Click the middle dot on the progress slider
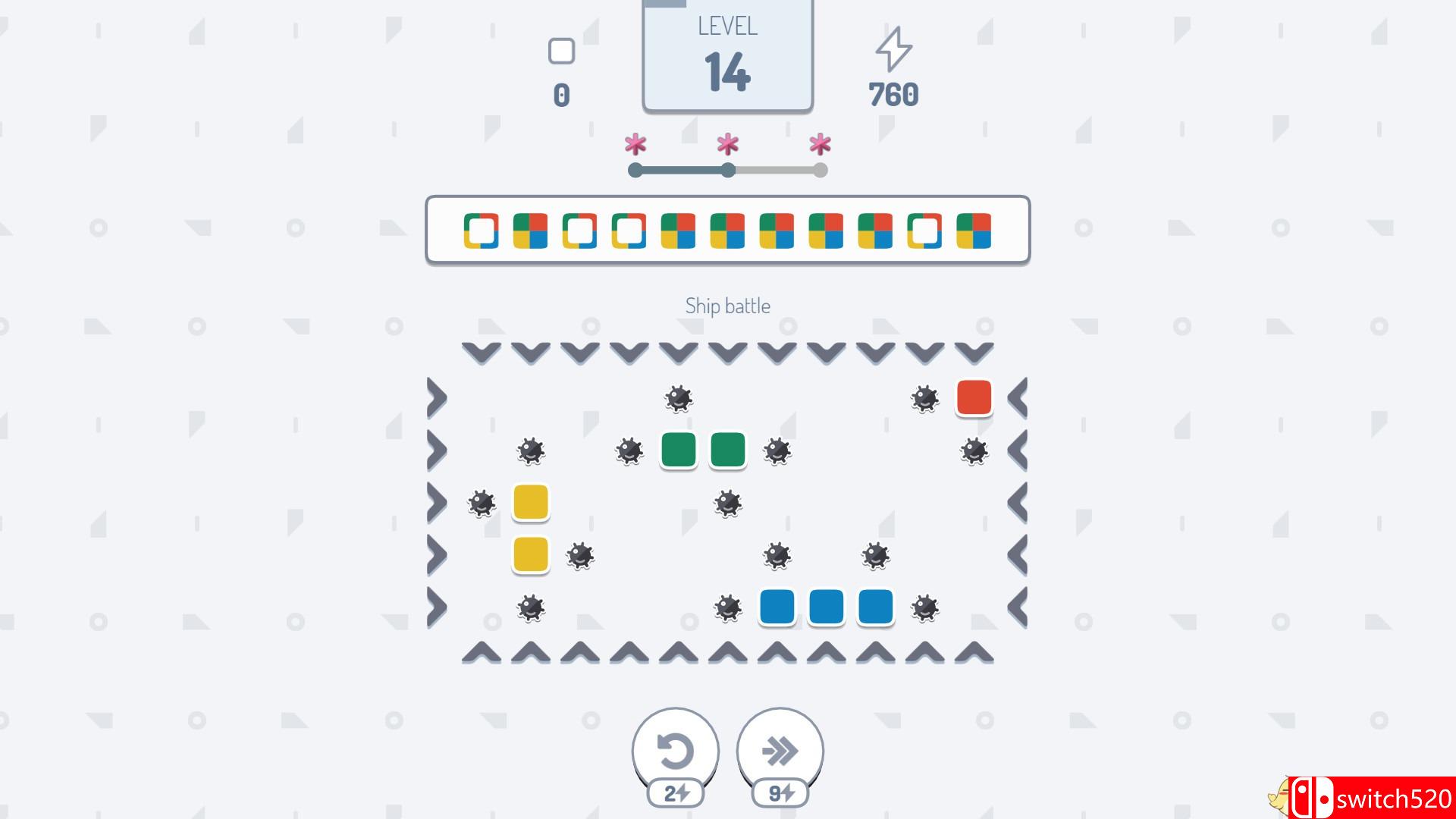Image resolution: width=1456 pixels, height=819 pixels. tap(727, 171)
